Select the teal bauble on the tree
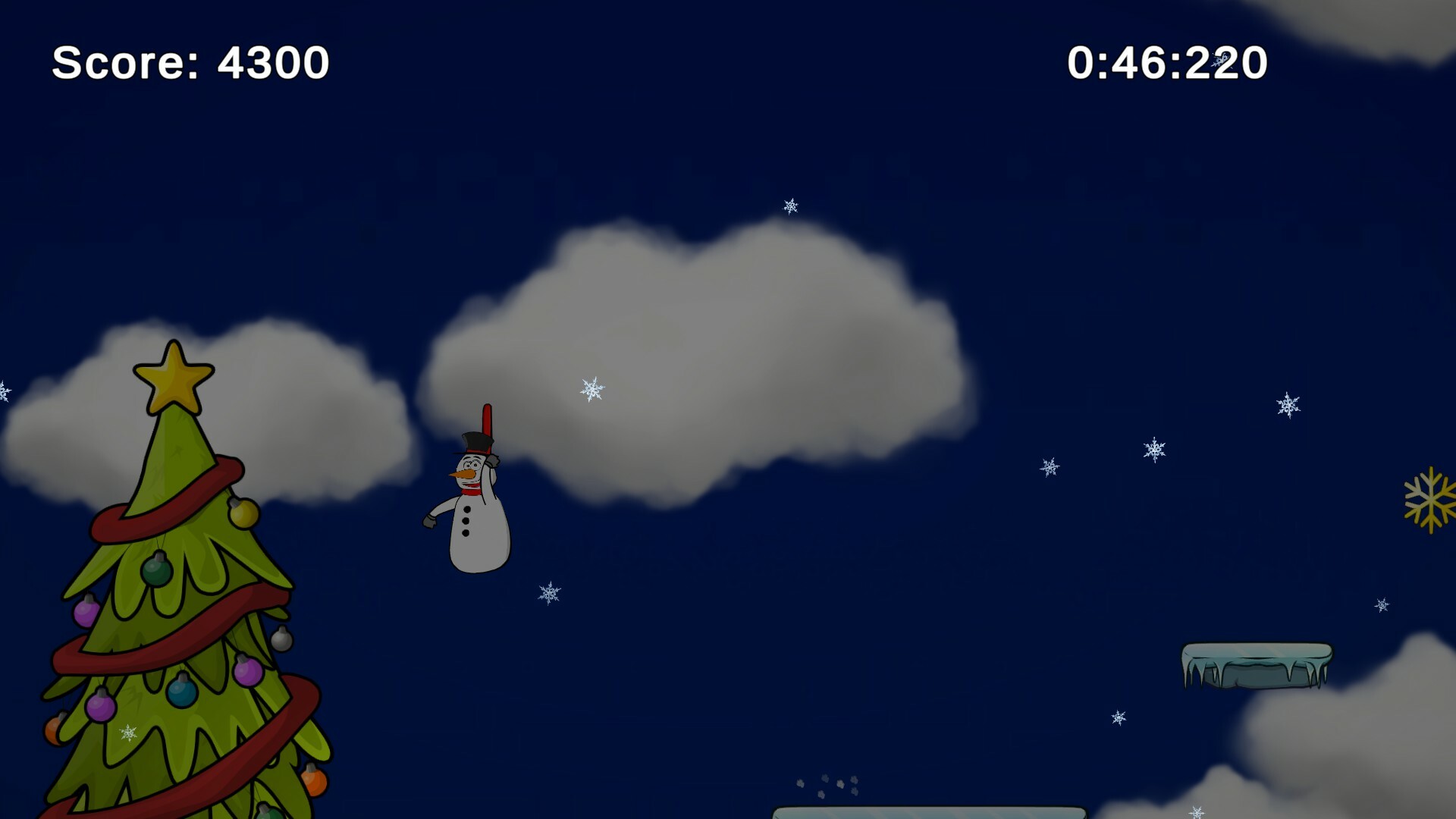The width and height of the screenshot is (1456, 819). (x=181, y=690)
